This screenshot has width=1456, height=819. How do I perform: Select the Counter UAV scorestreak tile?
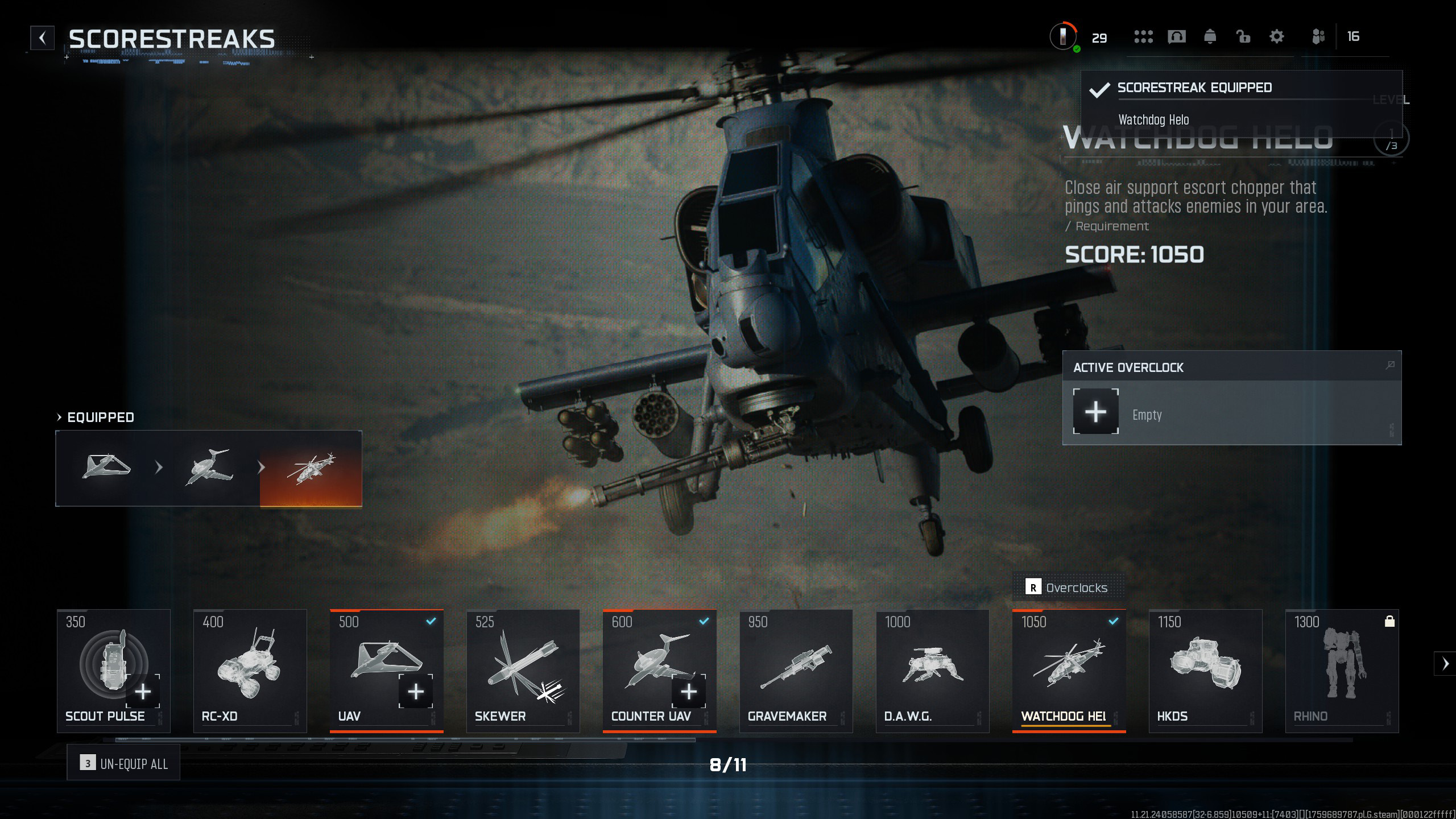tap(659, 670)
